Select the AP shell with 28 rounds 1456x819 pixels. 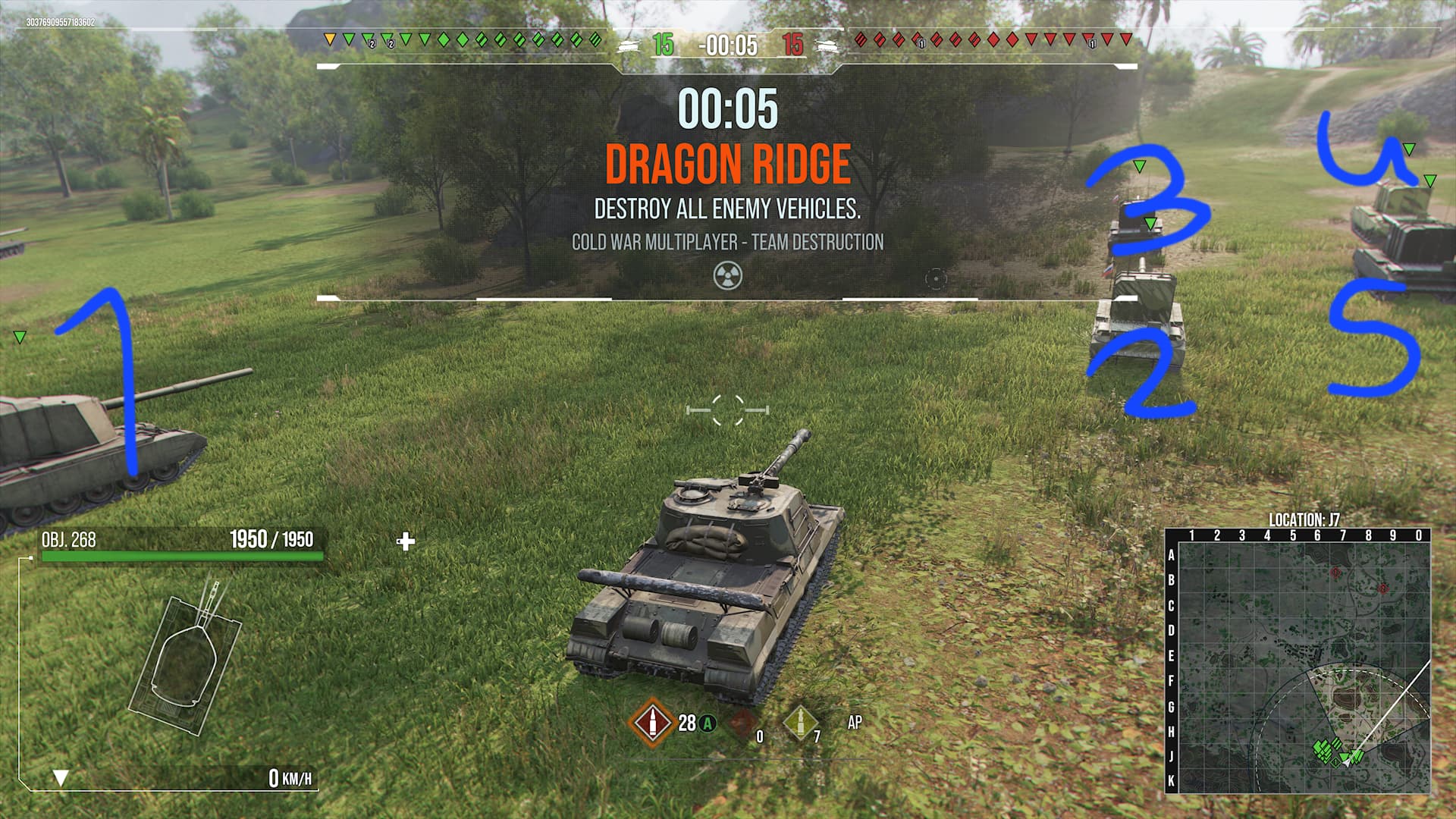(x=651, y=723)
